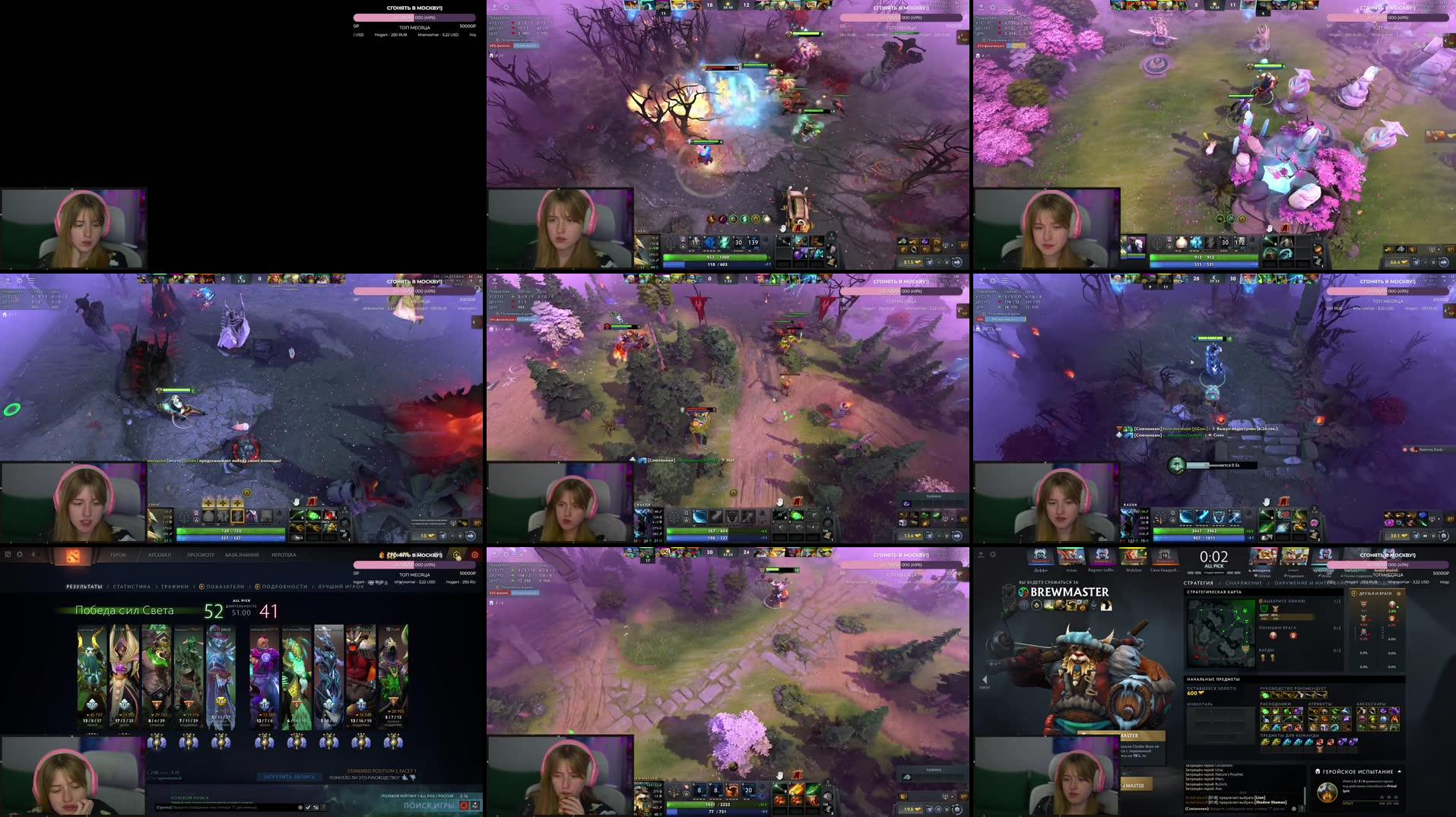1456x817 pixels.
Task: Click the ЗАГРУЗИТЬ ЗАПИСЬ button to download the replay
Action: click(x=289, y=776)
